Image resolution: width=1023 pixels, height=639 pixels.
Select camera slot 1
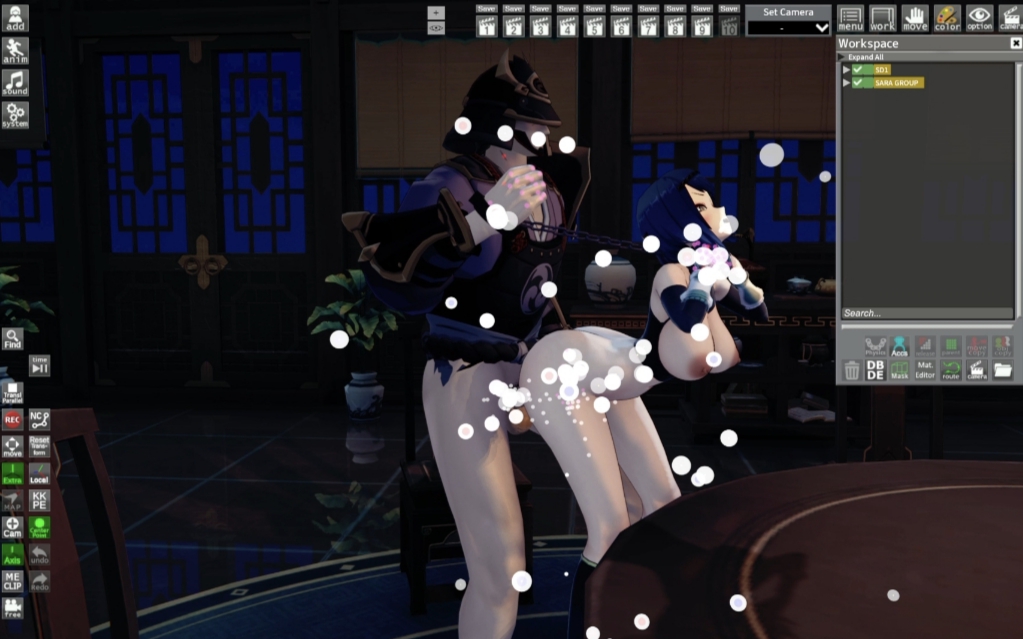click(x=487, y=27)
